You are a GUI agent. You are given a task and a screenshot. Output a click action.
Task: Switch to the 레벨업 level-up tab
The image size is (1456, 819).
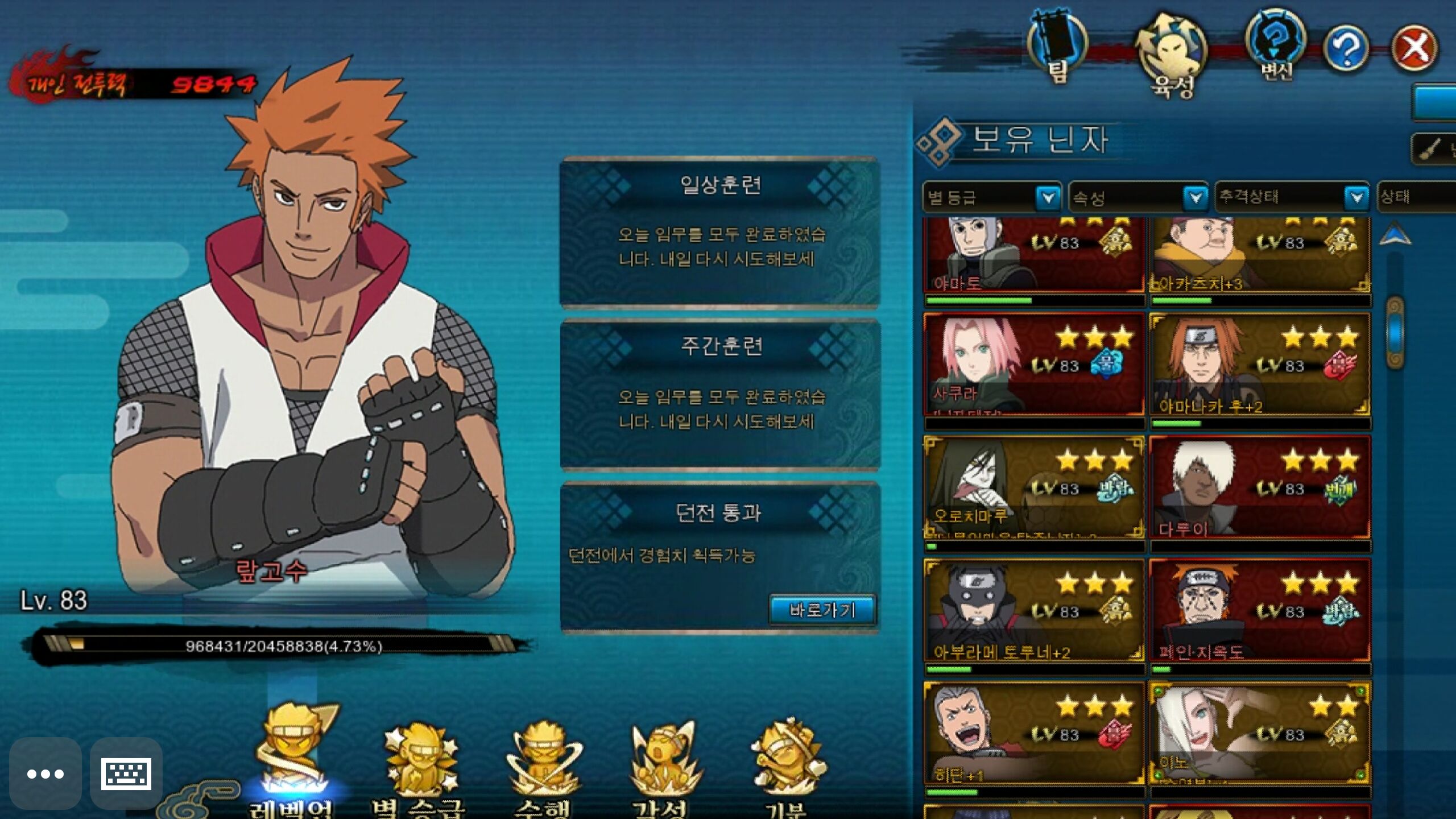coord(292,756)
